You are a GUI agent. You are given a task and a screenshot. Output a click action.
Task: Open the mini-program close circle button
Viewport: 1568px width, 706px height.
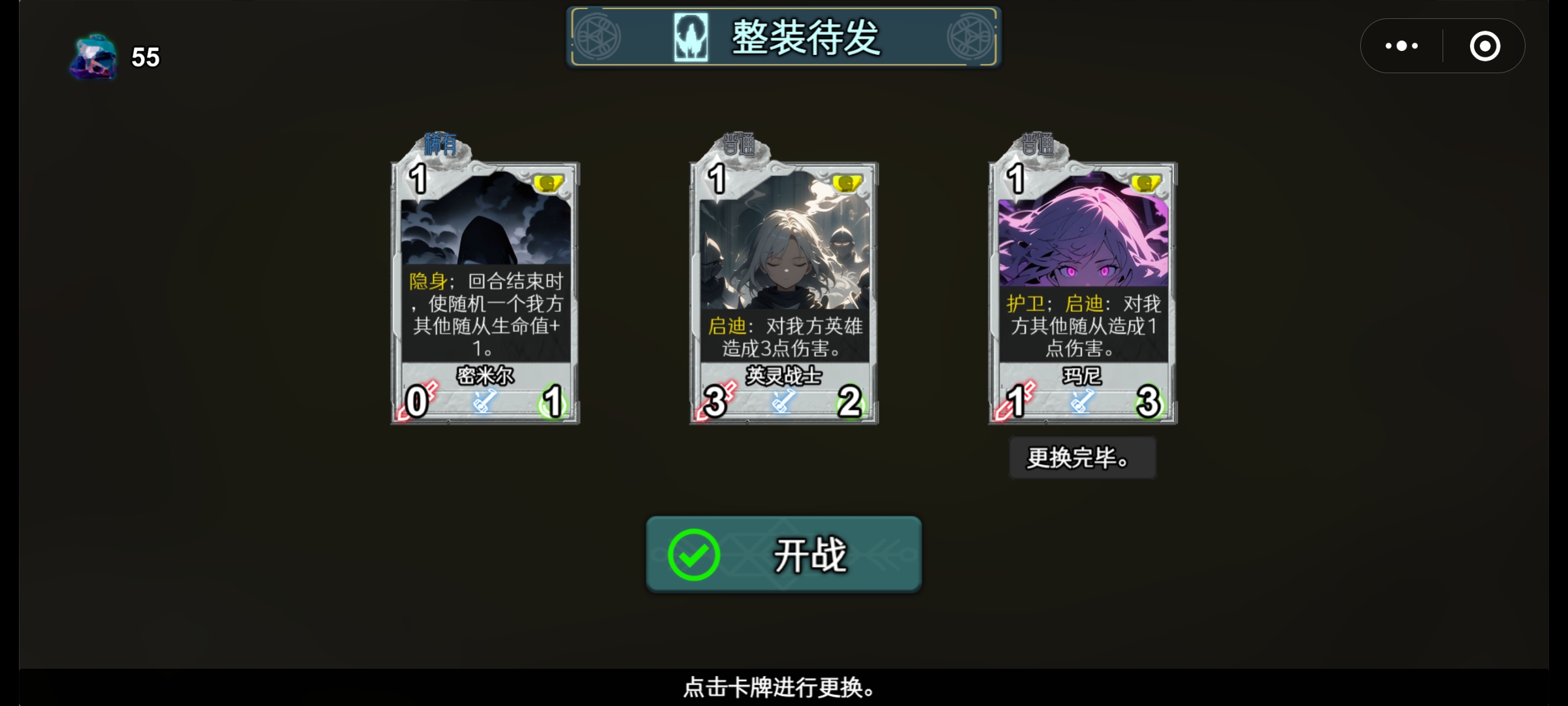(x=1484, y=45)
